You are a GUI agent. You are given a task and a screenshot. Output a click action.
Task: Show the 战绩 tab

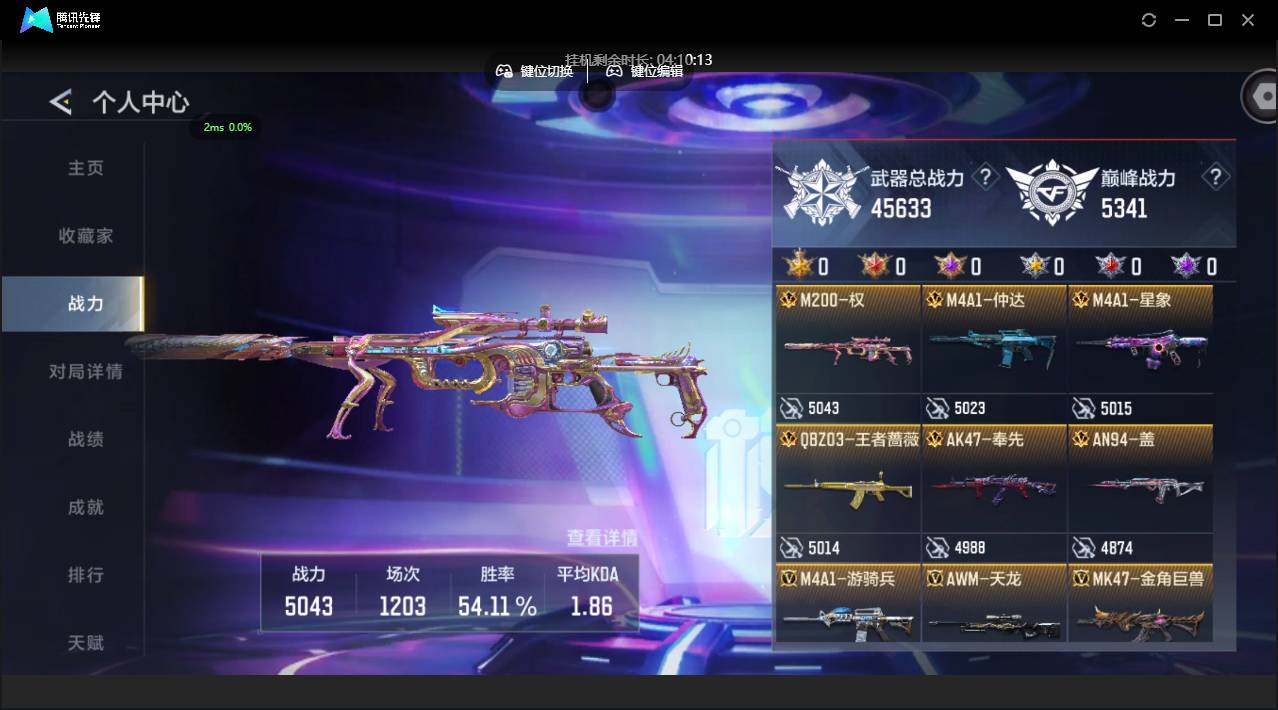pos(86,439)
